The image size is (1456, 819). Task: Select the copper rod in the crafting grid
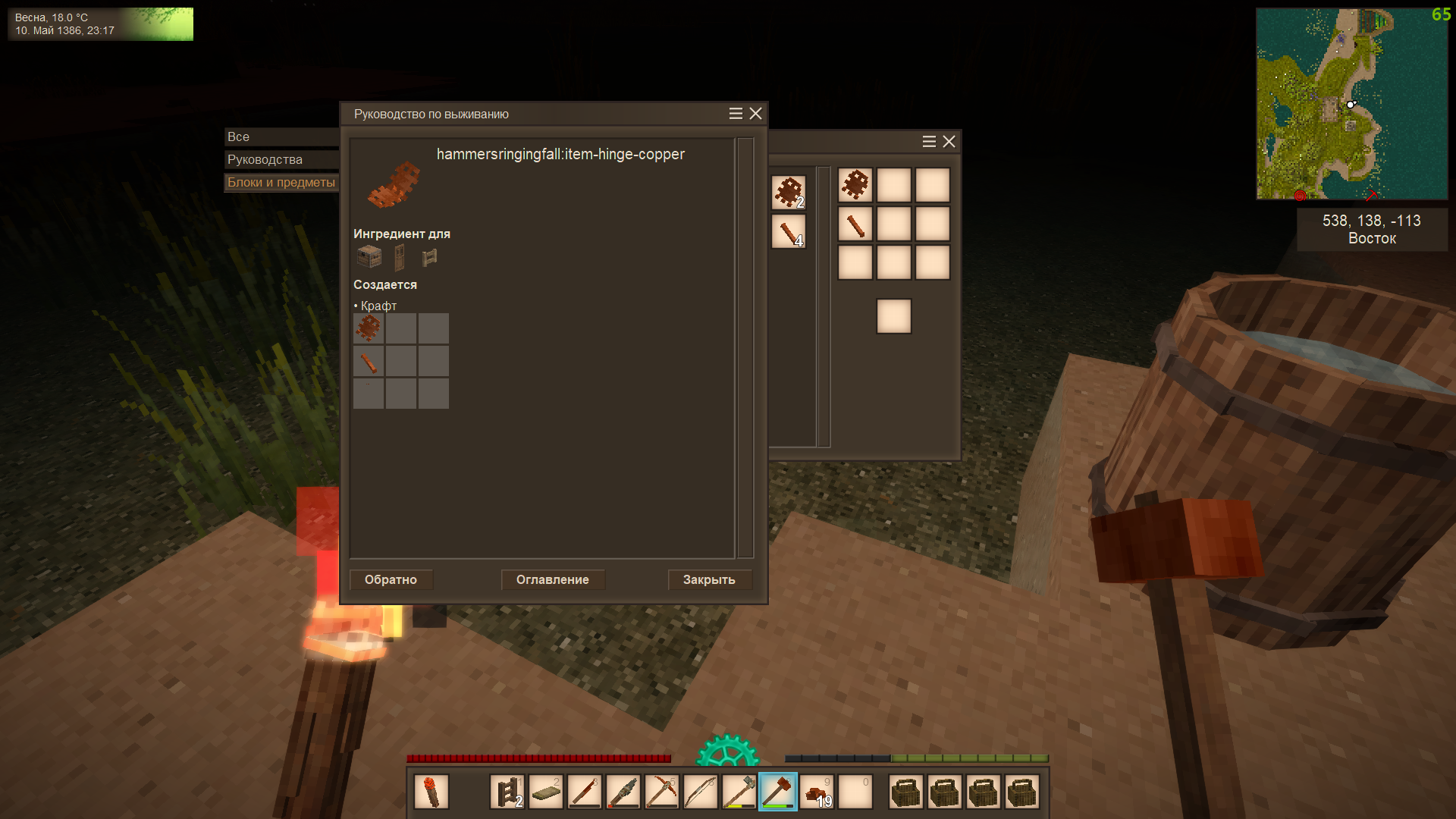pyautogui.click(x=855, y=224)
